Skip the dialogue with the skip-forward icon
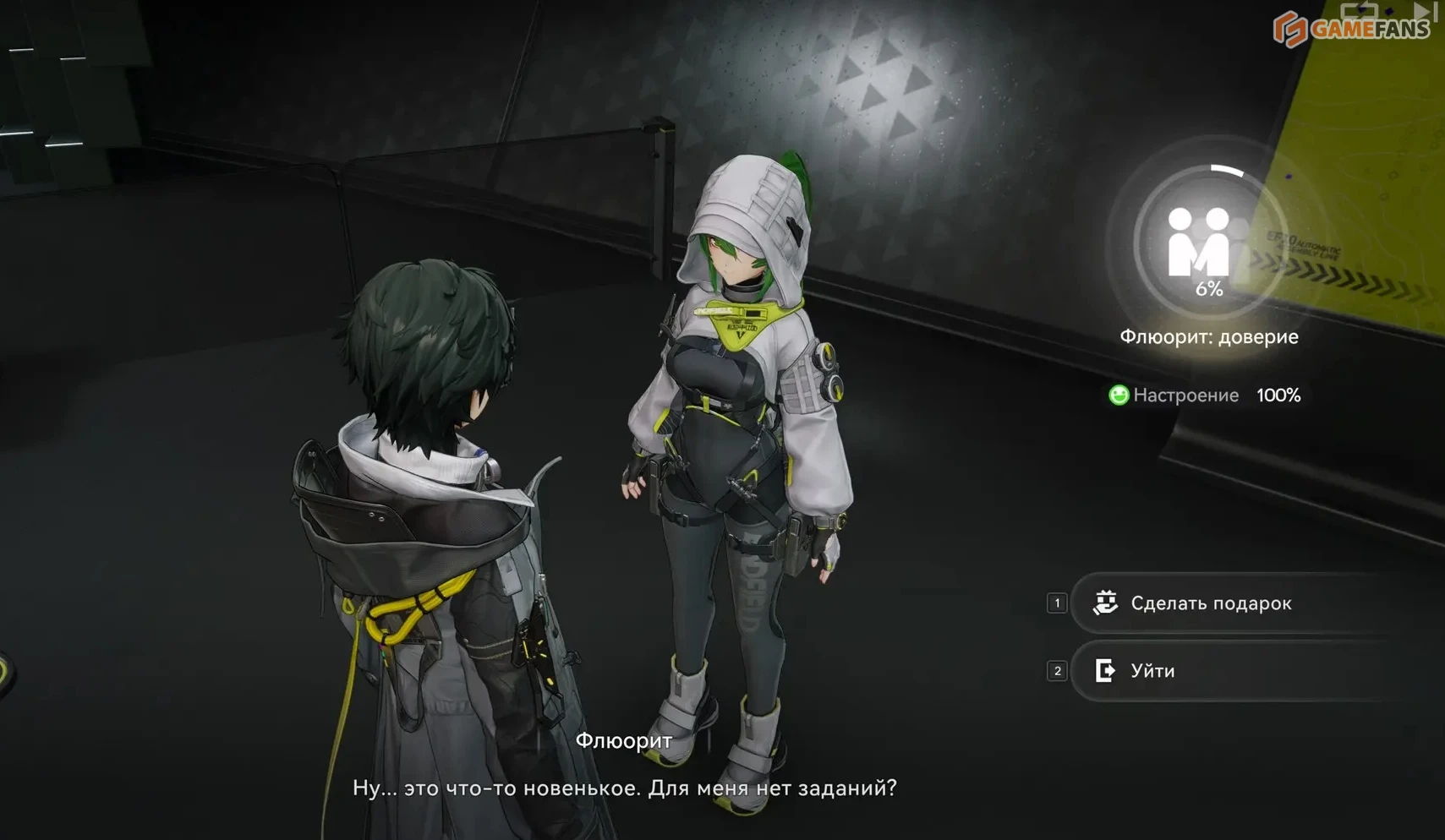 (x=1426, y=11)
